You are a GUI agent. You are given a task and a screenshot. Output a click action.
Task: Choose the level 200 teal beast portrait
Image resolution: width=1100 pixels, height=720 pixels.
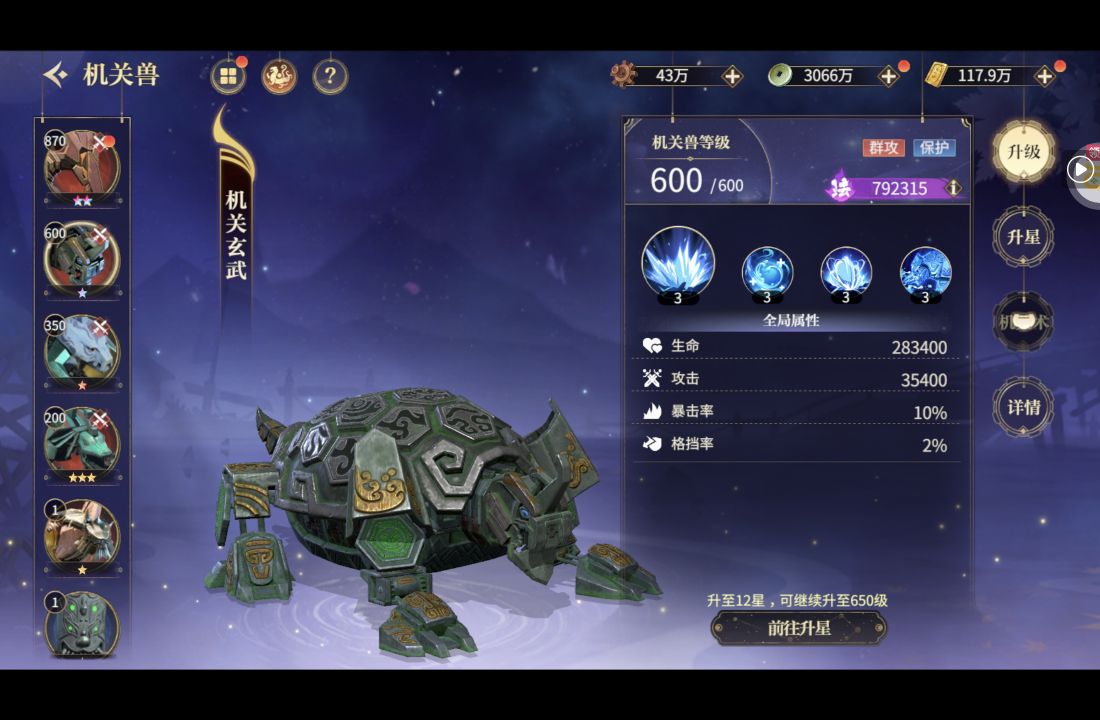tap(81, 444)
